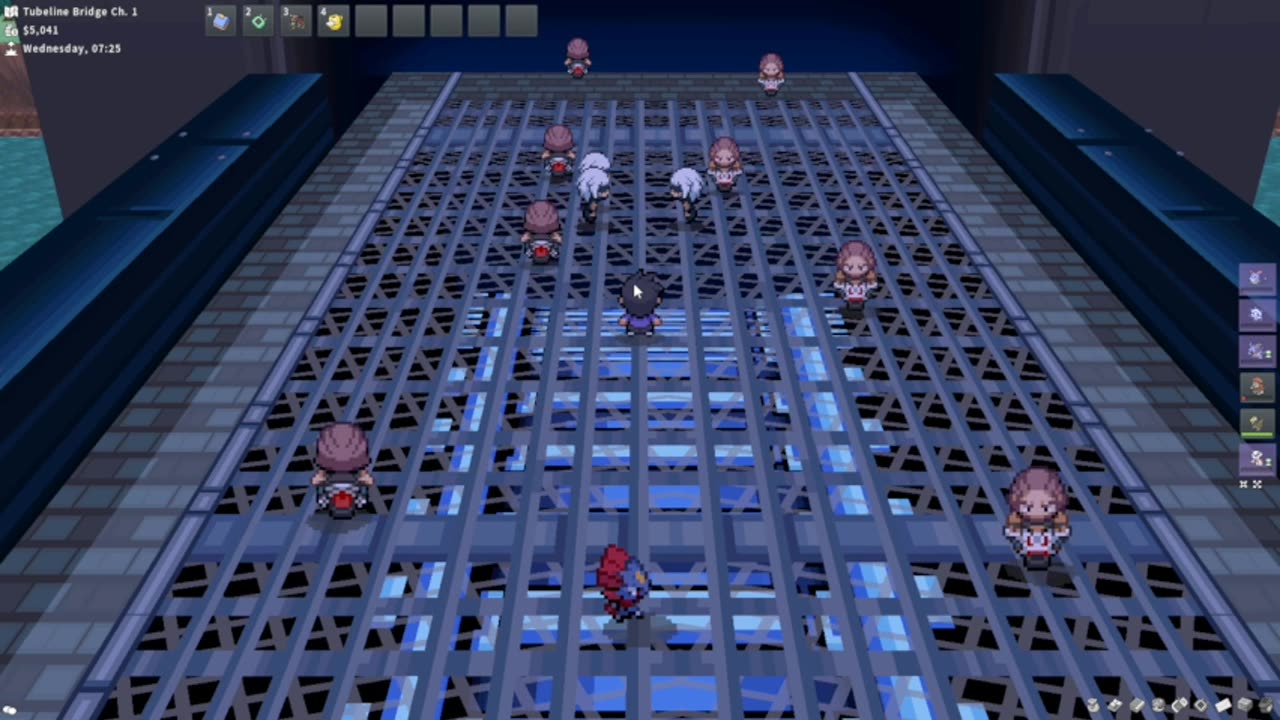Collapse the party sidebar with the cross toggle
The height and width of the screenshot is (720, 1280).
1243,485
